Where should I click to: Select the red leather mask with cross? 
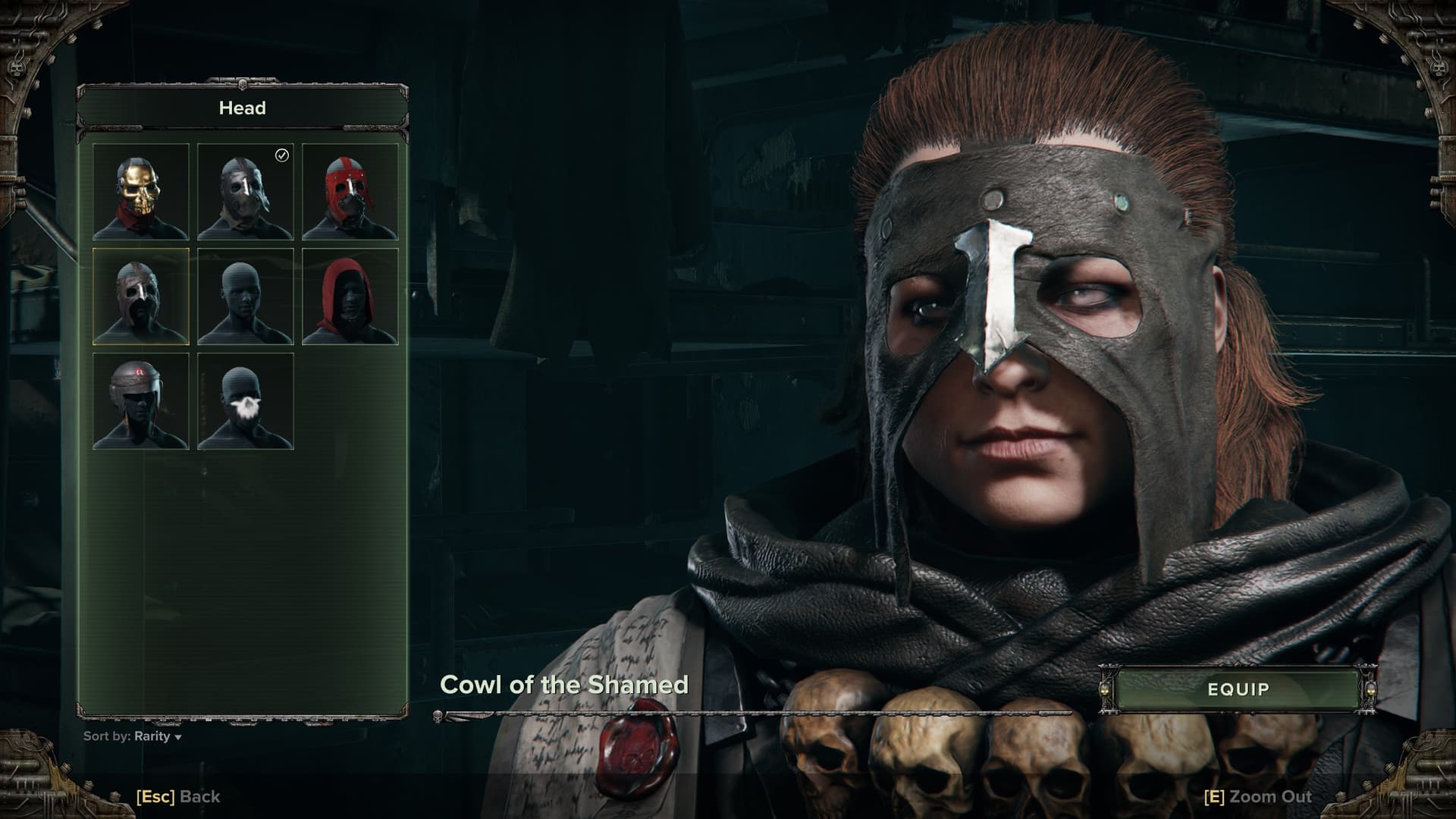pos(350,192)
